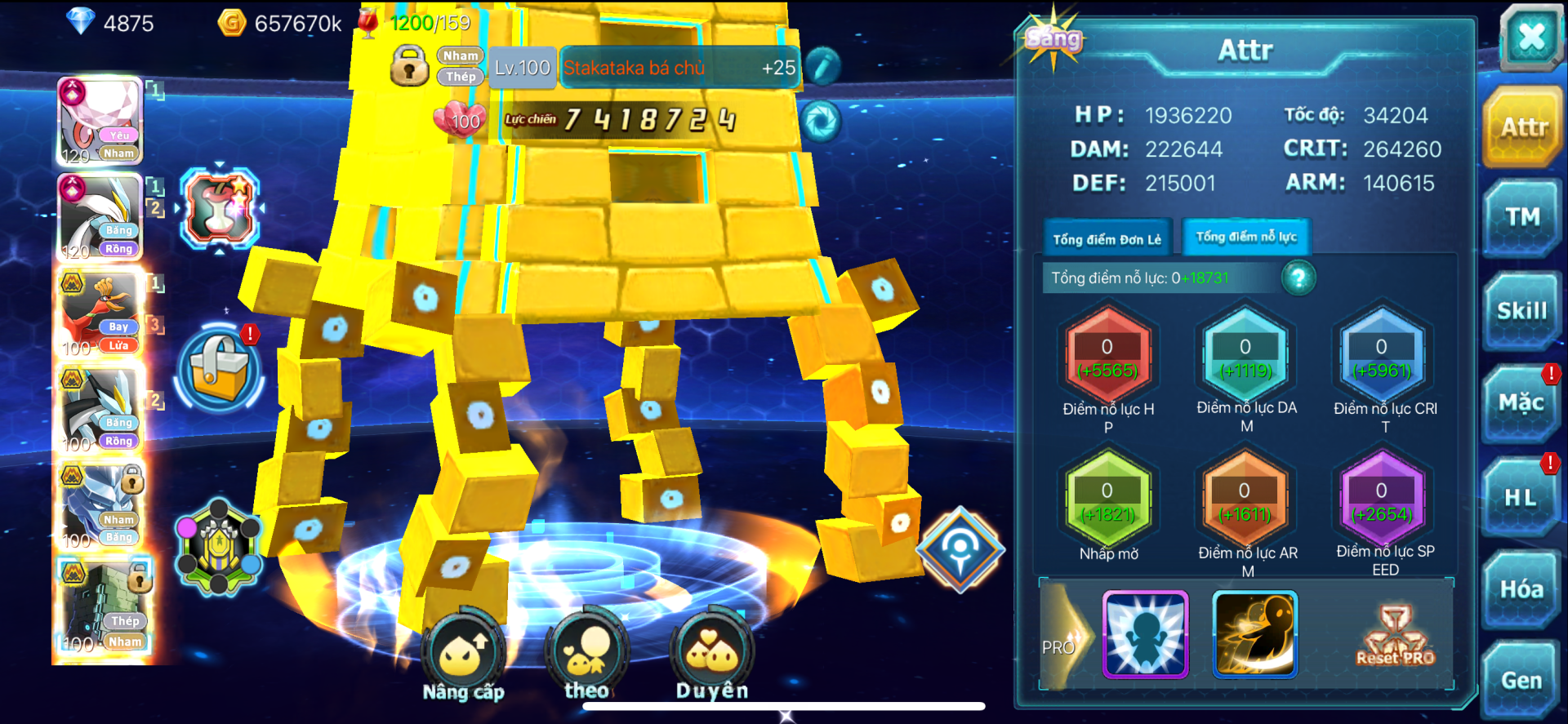Viewport: 1568px width, 724px height.
Task: Click the pencil rename icon
Action: coord(823,67)
